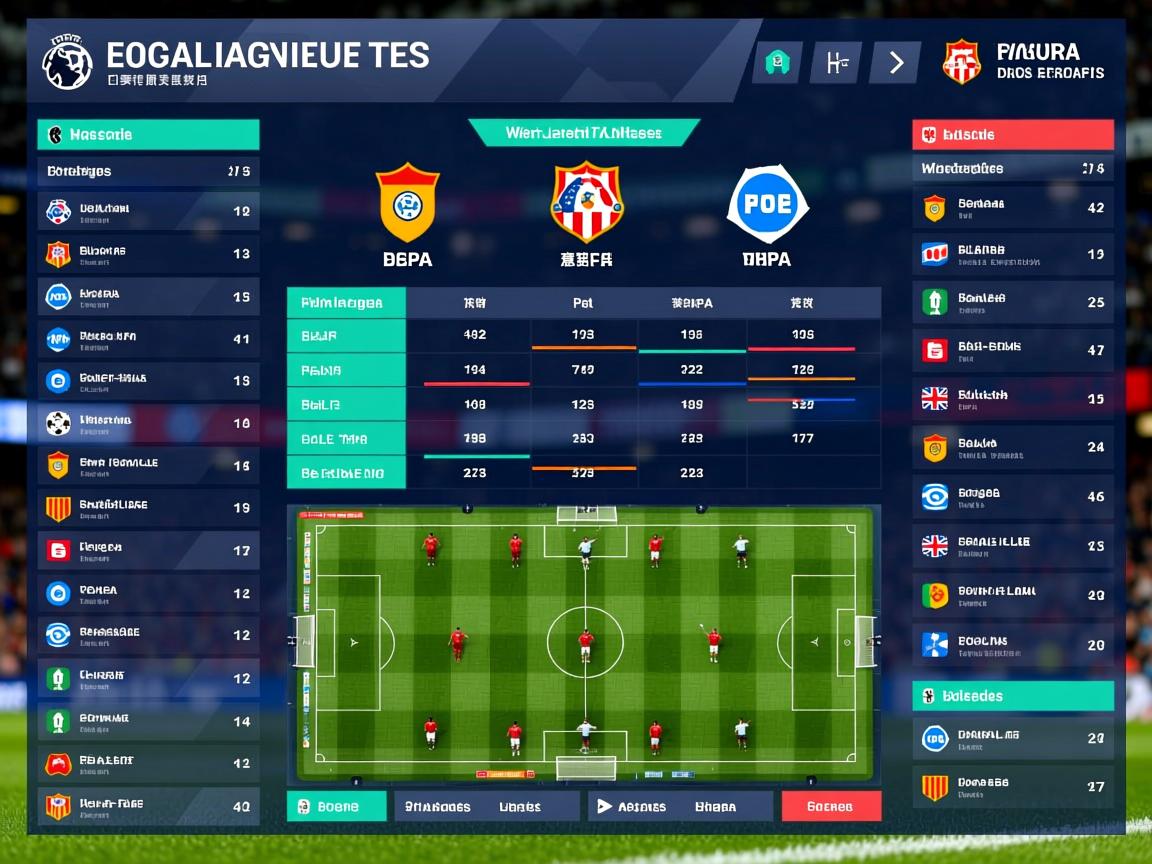The image size is (1152, 864).
Task: Click the H button in the top bar
Action: 836,63
